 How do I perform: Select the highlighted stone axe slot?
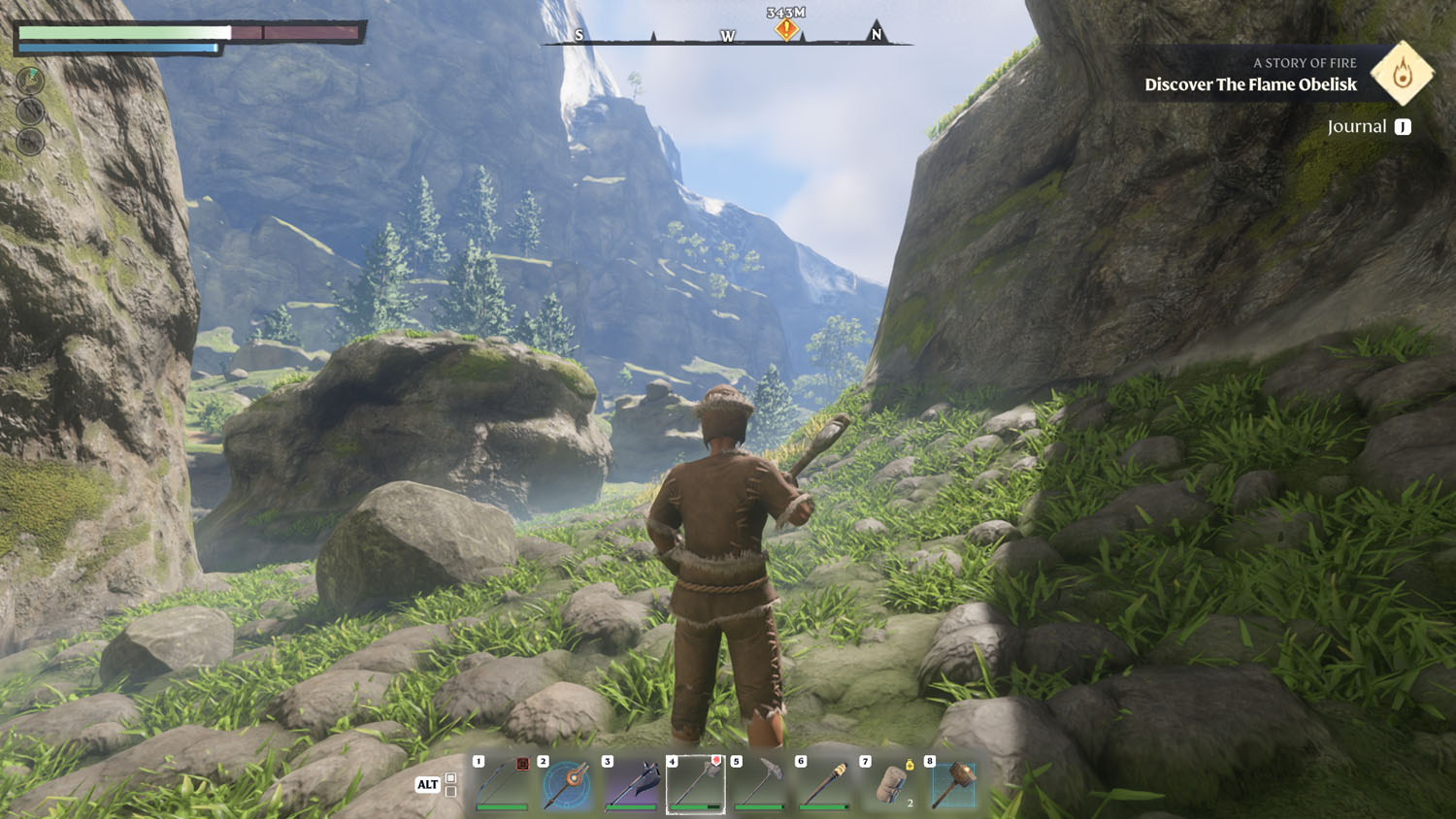695,784
